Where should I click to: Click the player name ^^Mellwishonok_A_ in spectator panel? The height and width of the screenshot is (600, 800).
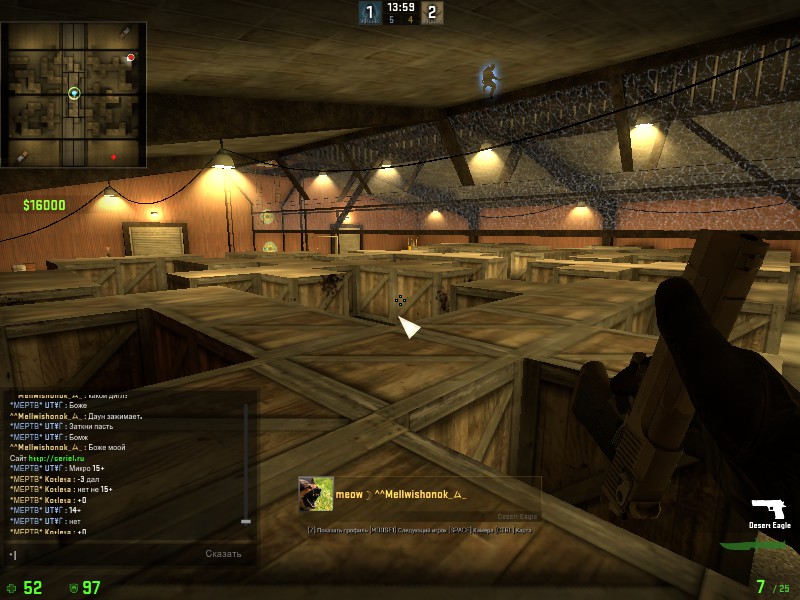(x=420, y=494)
